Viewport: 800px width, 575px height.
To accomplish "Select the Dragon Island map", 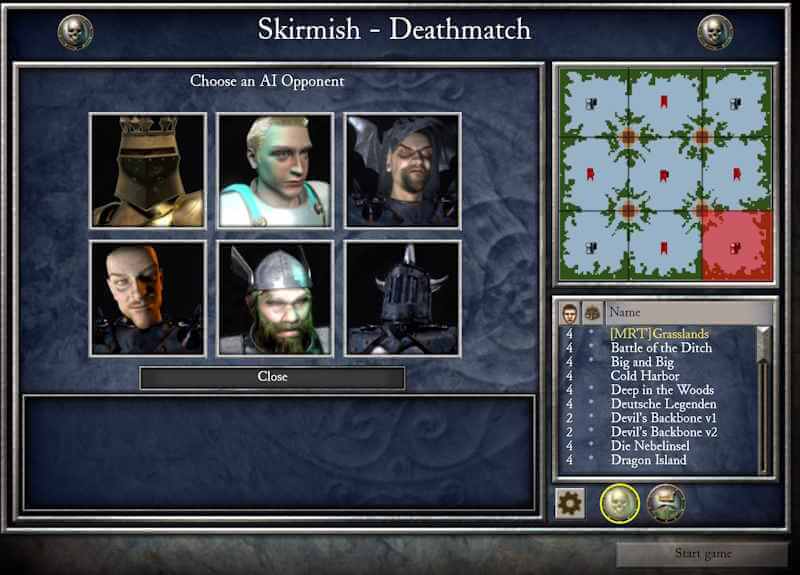I will 648,460.
